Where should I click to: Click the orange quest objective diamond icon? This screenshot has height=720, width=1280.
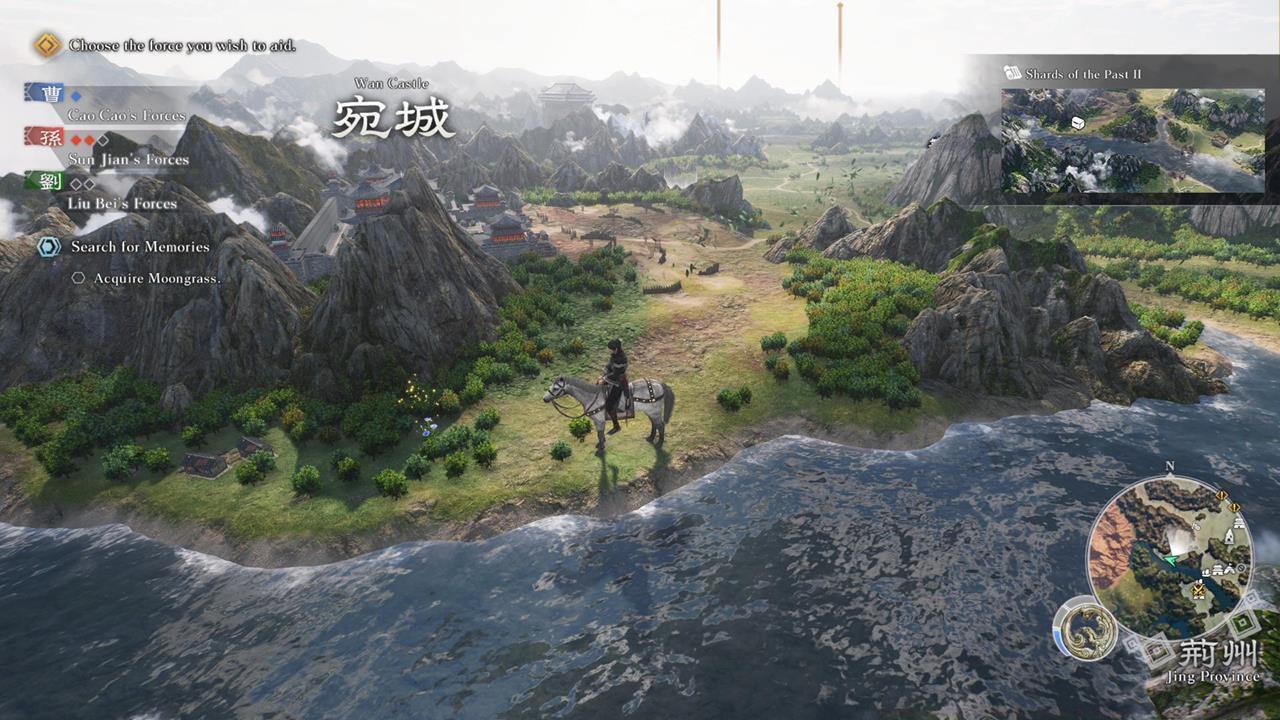tap(44, 44)
